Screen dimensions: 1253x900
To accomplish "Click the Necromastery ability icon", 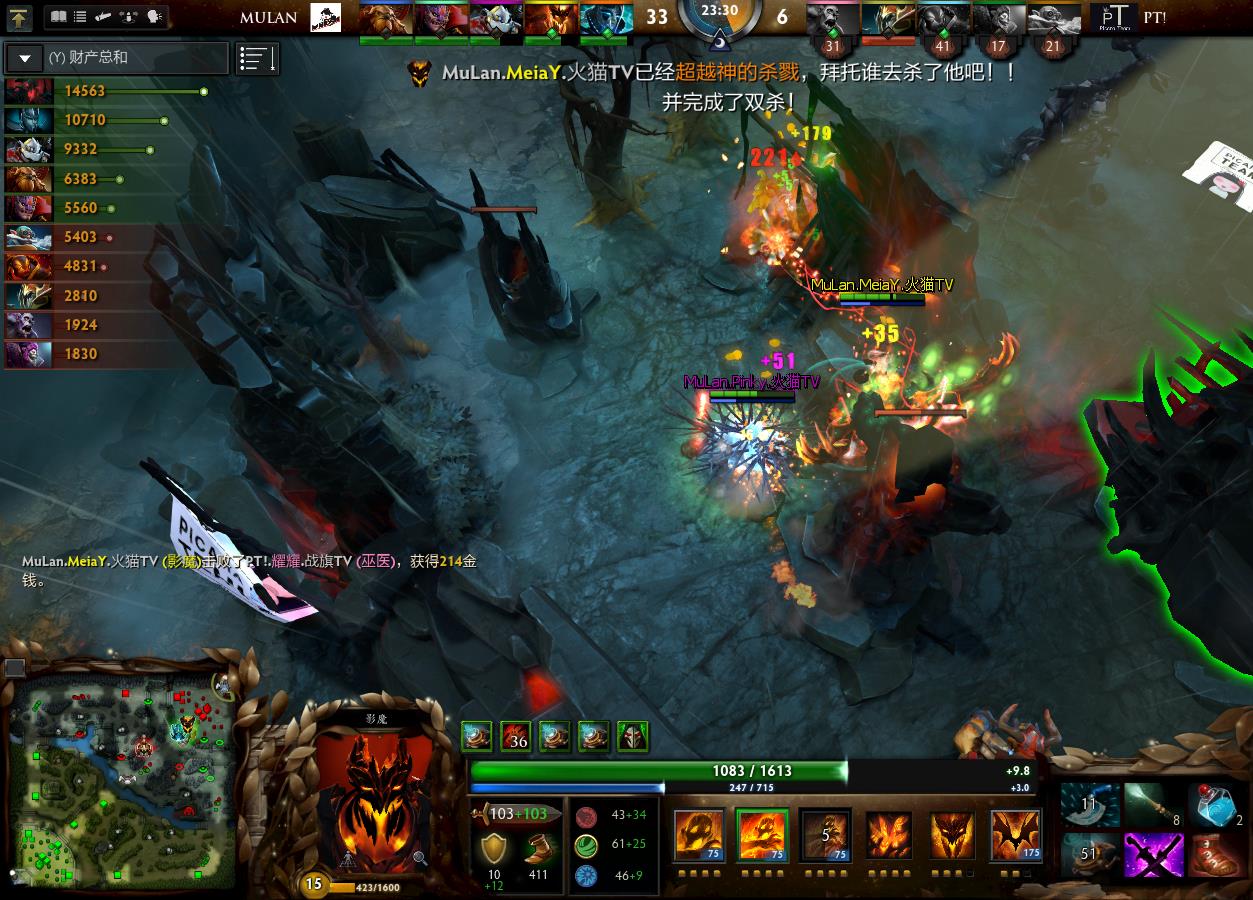I will [x=889, y=835].
